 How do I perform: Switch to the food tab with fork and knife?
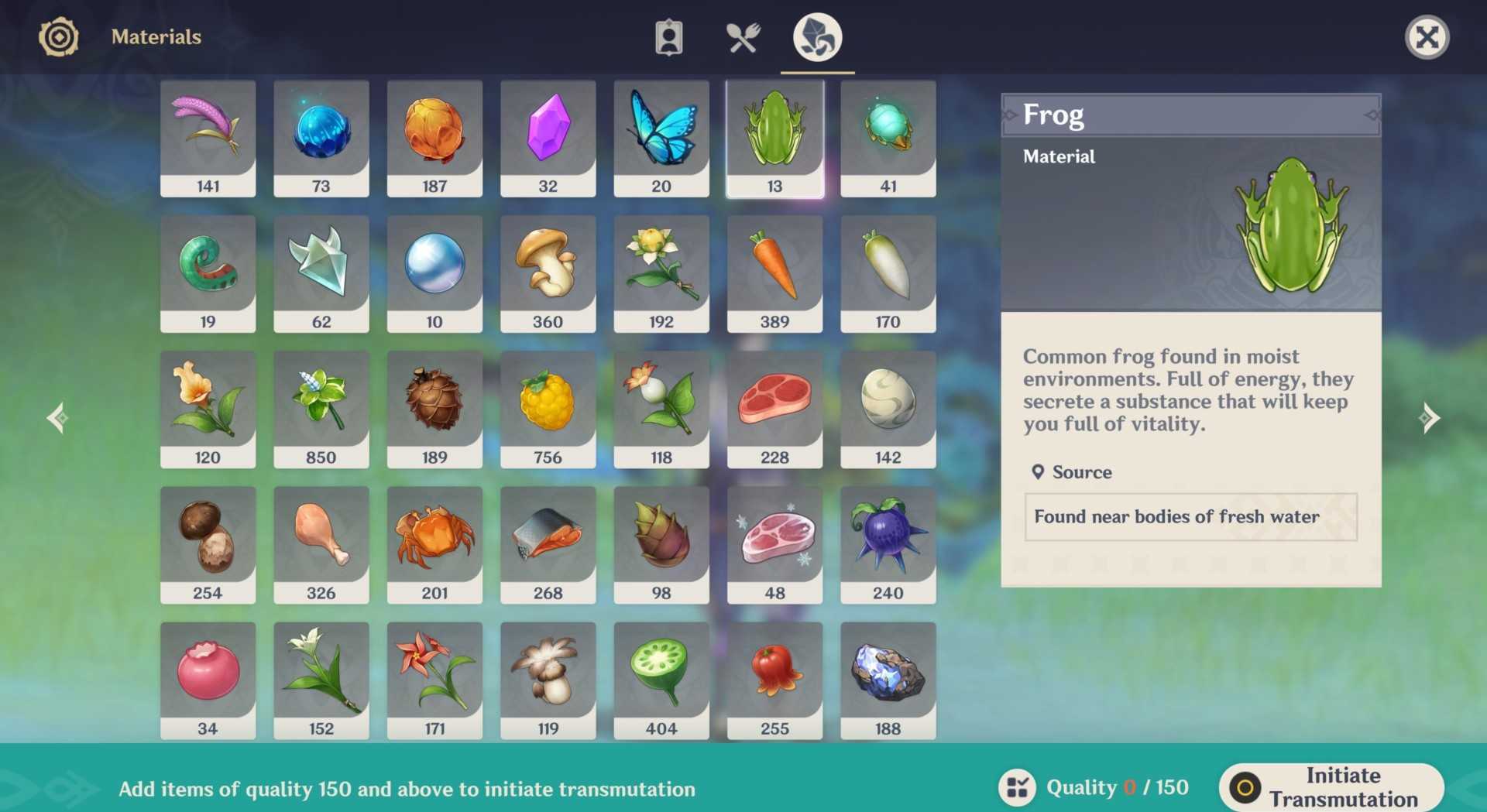[x=743, y=37]
